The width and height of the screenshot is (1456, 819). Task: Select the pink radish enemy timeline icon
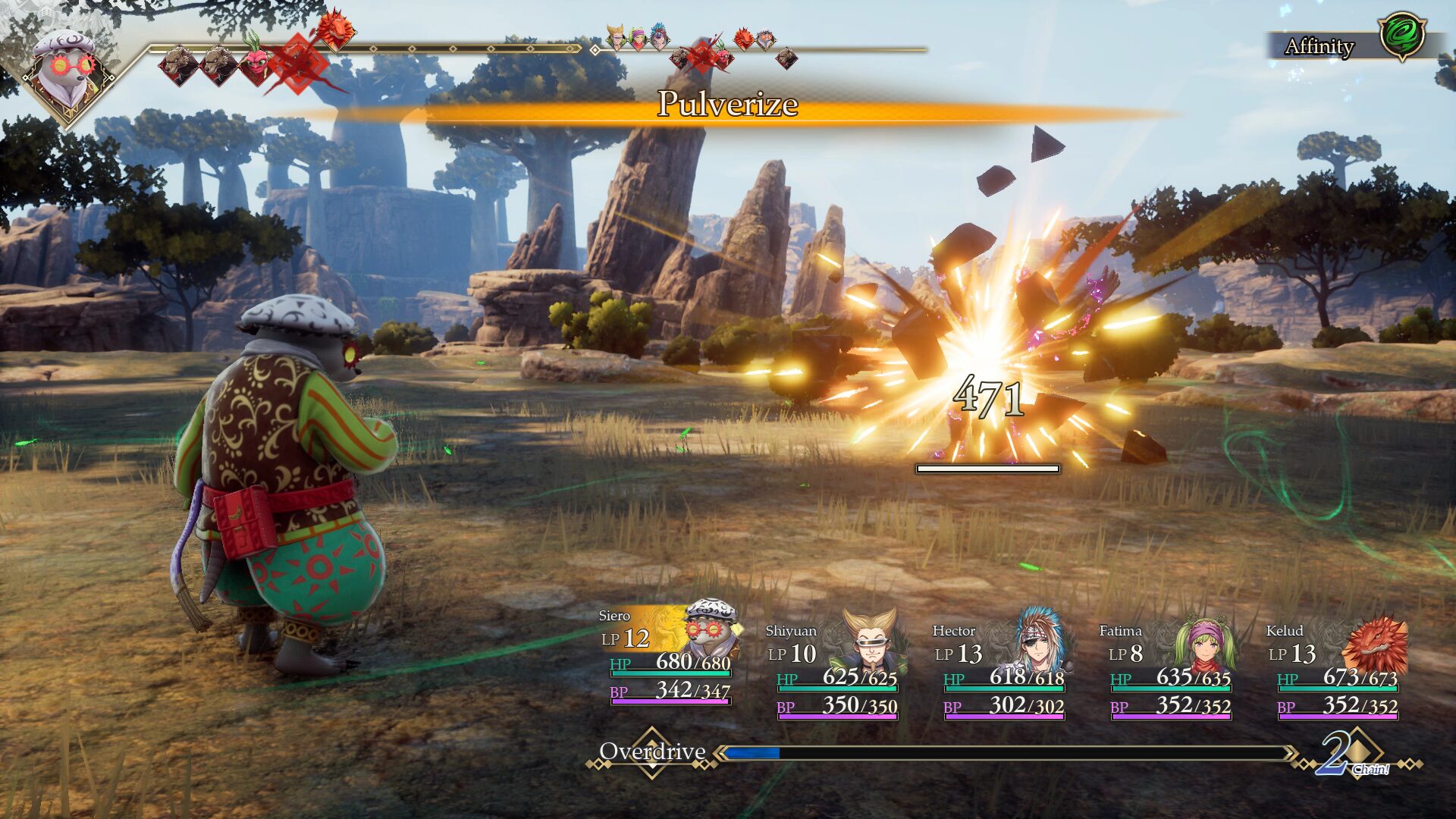(x=254, y=61)
